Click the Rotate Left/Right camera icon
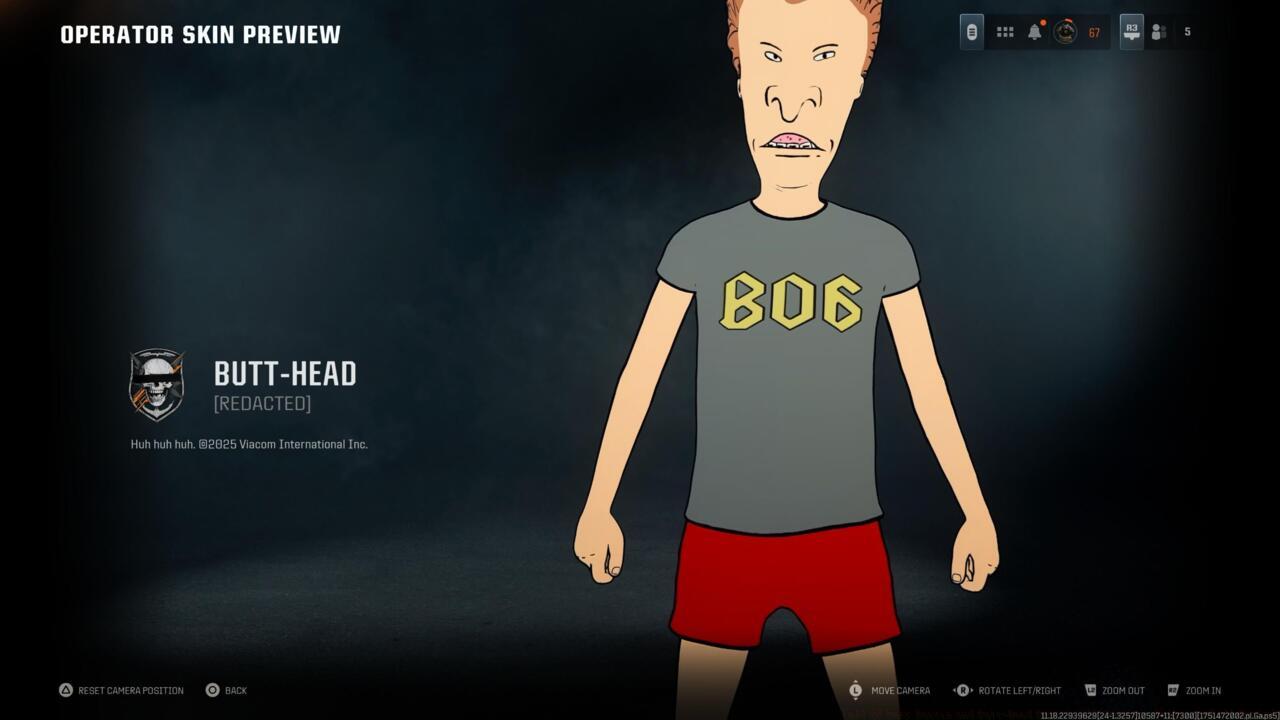1280x720 pixels. coord(962,690)
